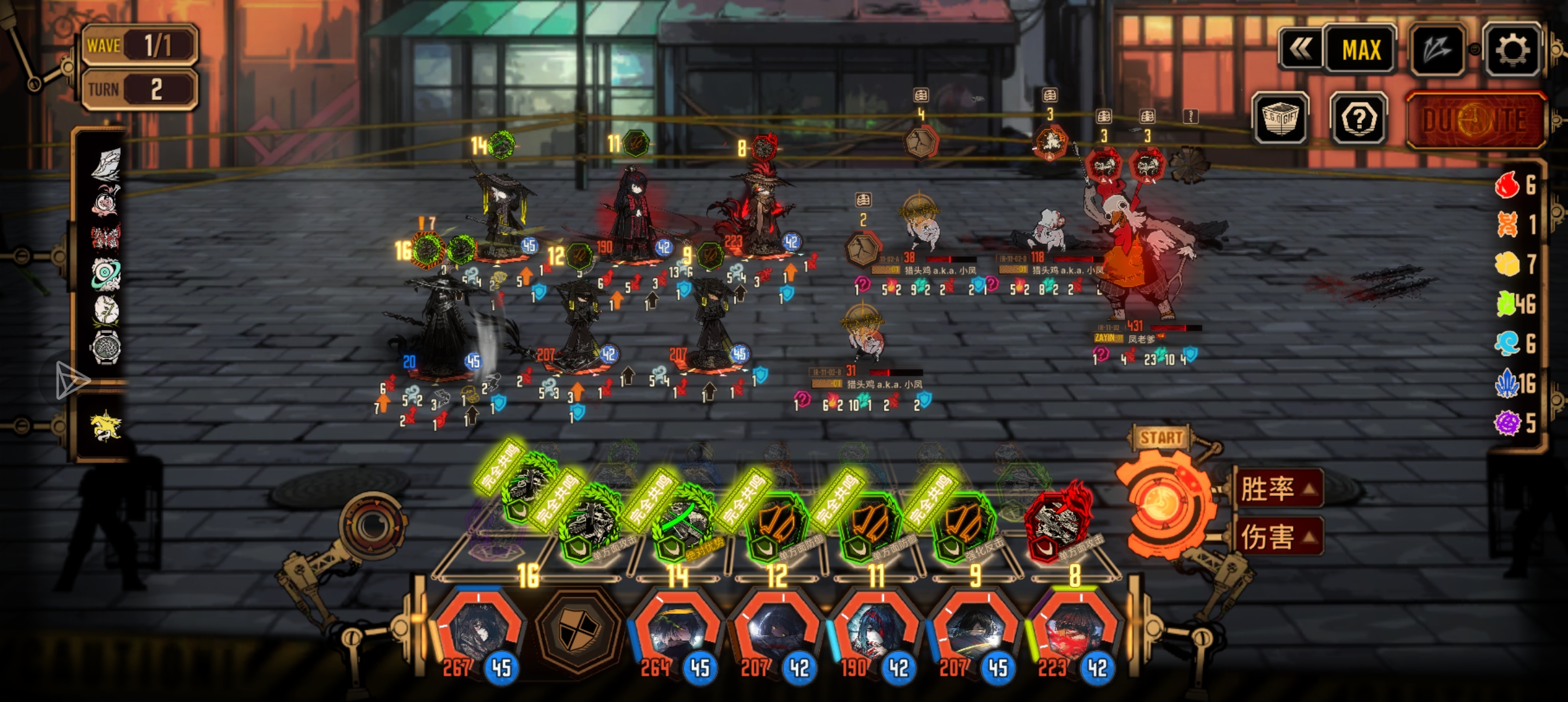Open the E.G.O gift box
1568x702 pixels.
point(1280,119)
